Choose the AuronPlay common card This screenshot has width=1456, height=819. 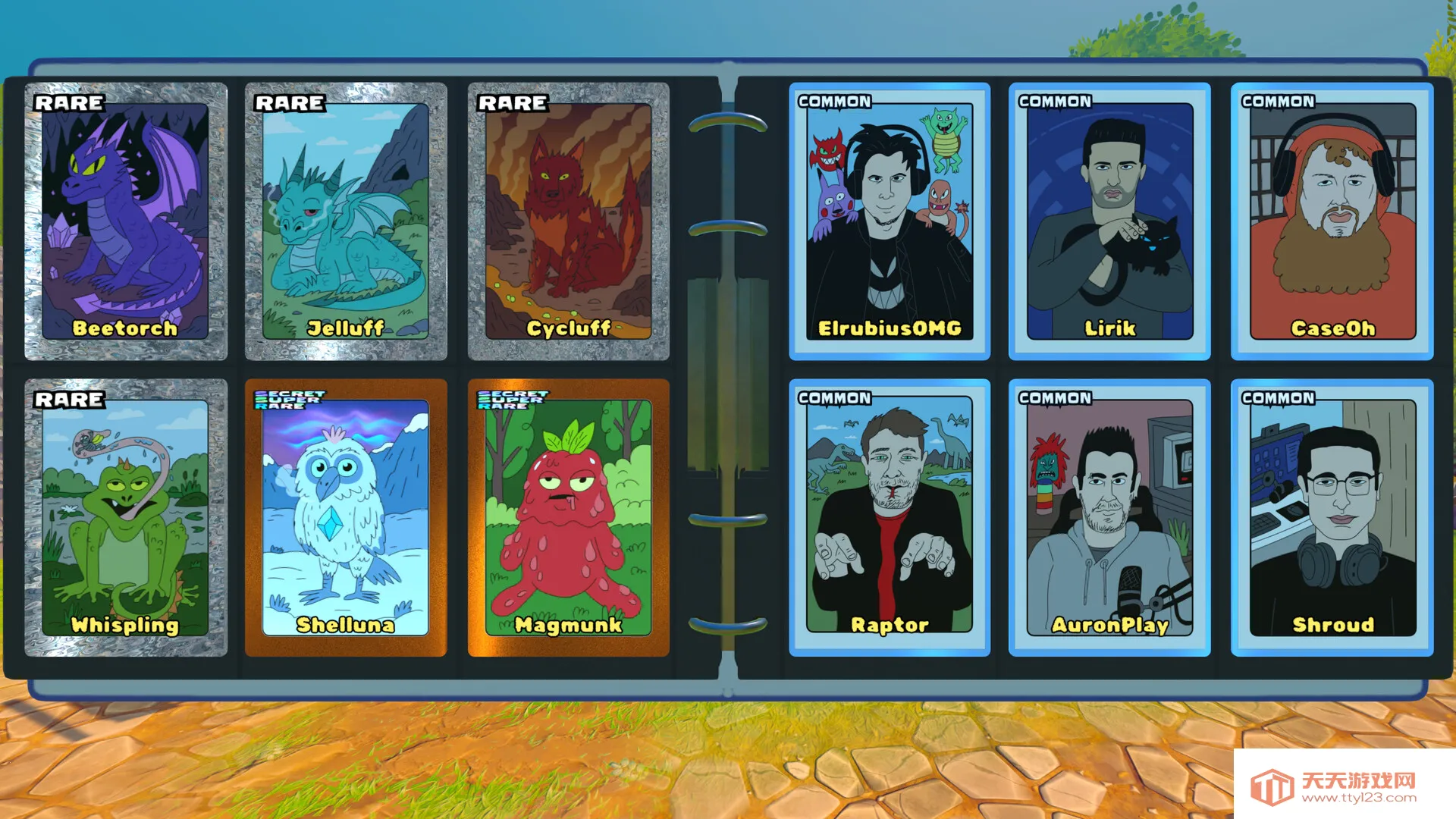1109,517
